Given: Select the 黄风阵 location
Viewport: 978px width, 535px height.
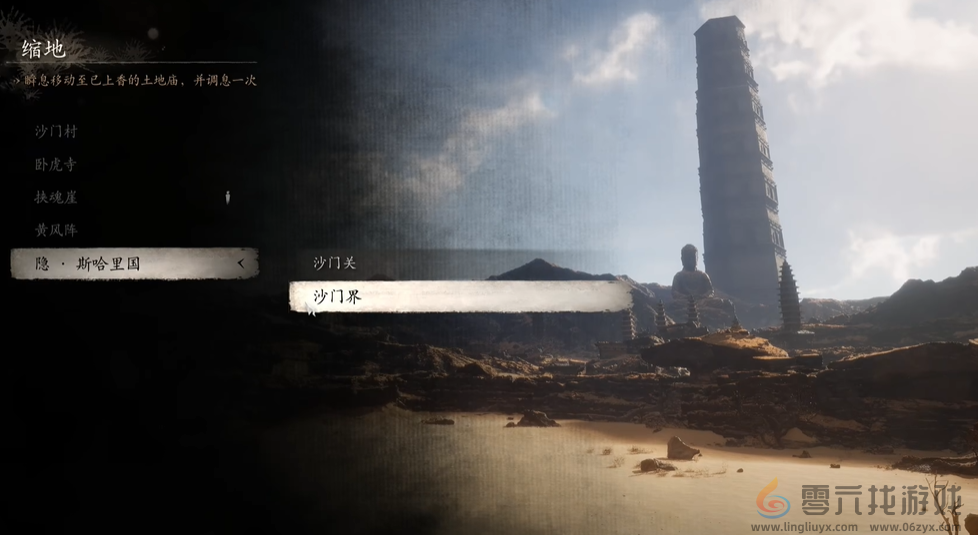Looking at the screenshot, I should (56, 230).
